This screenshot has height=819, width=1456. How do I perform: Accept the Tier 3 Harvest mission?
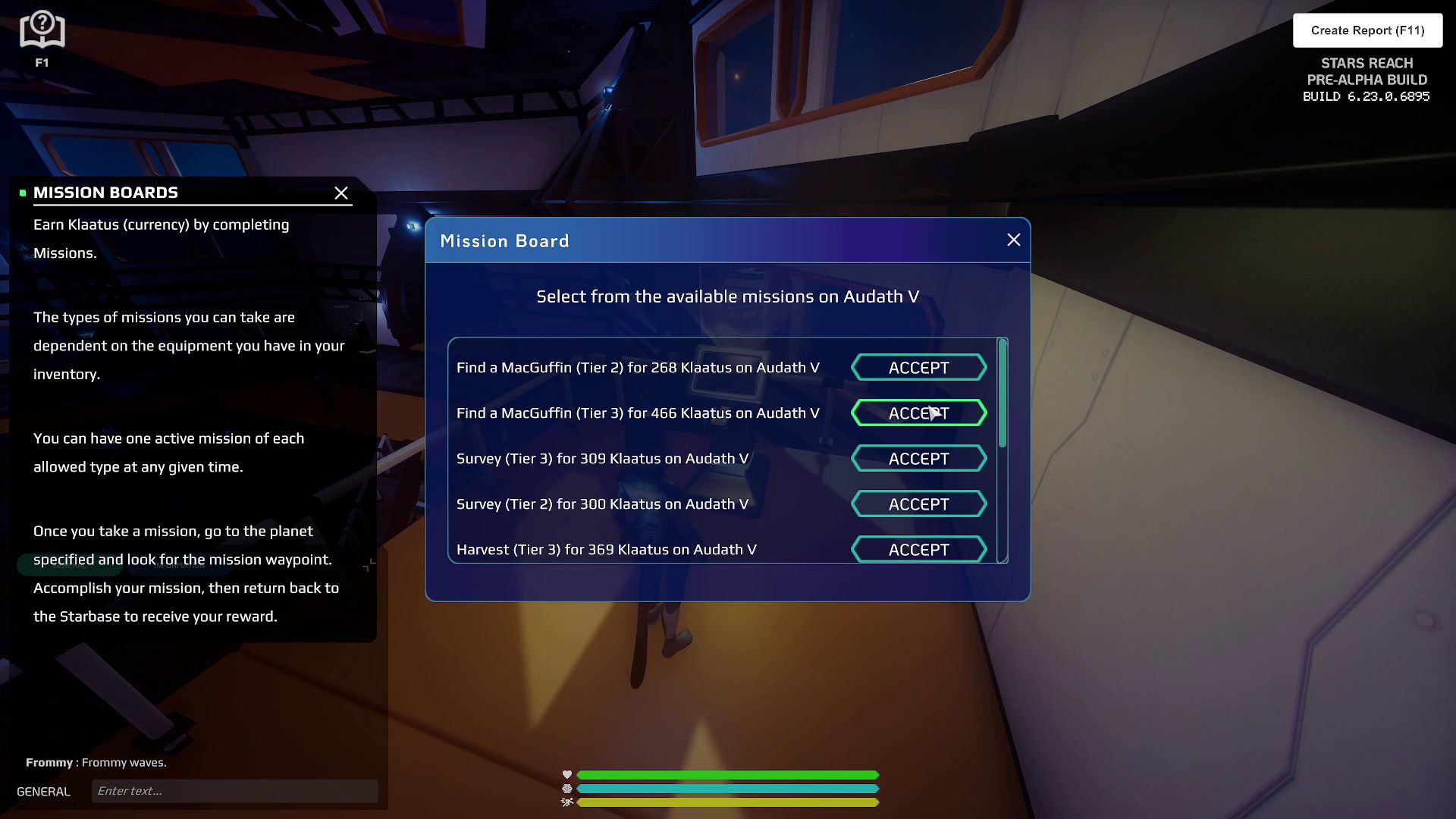pos(918,549)
